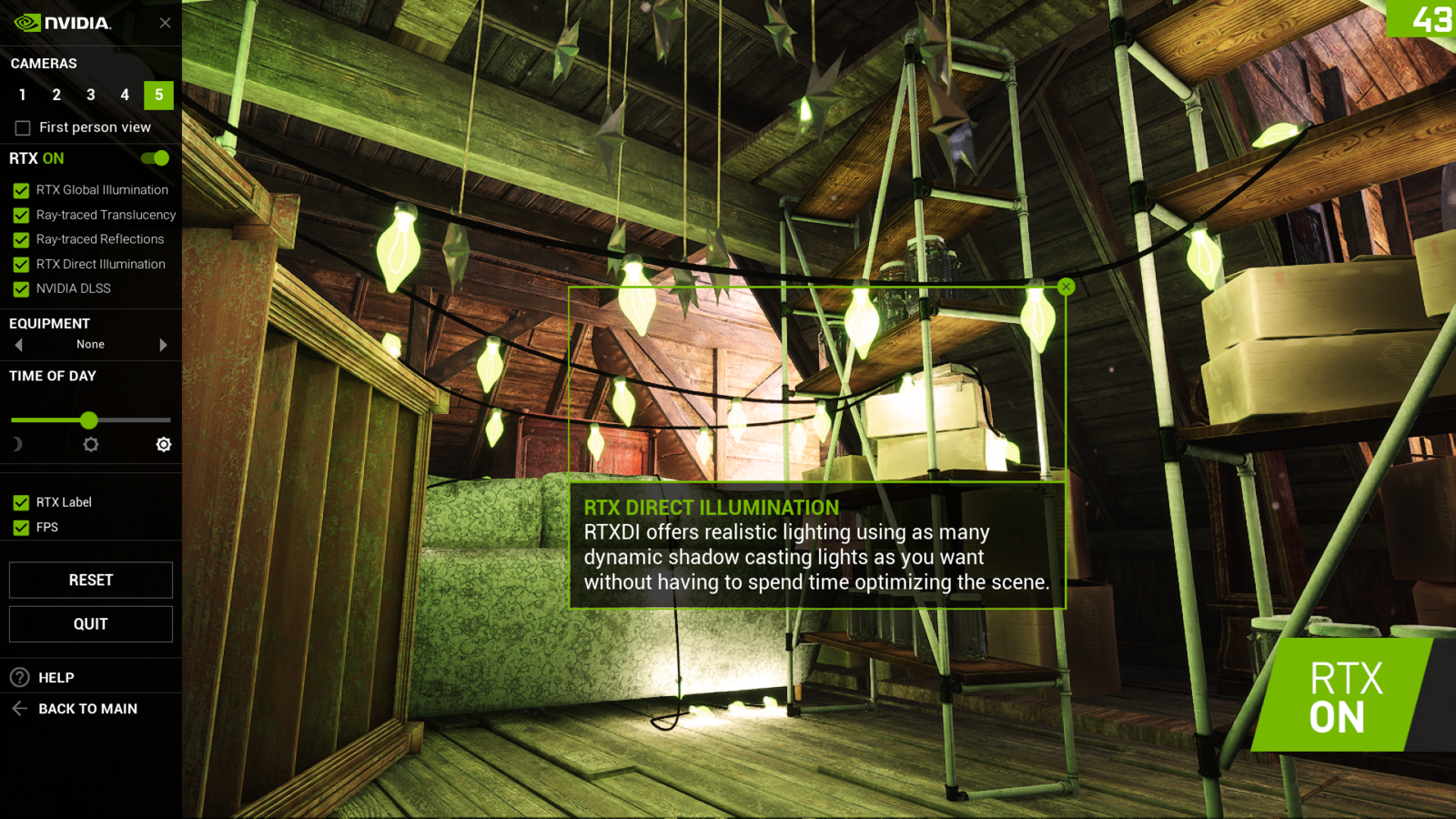Click QUIT to exit the demo
1456x819 pixels.
(x=90, y=623)
